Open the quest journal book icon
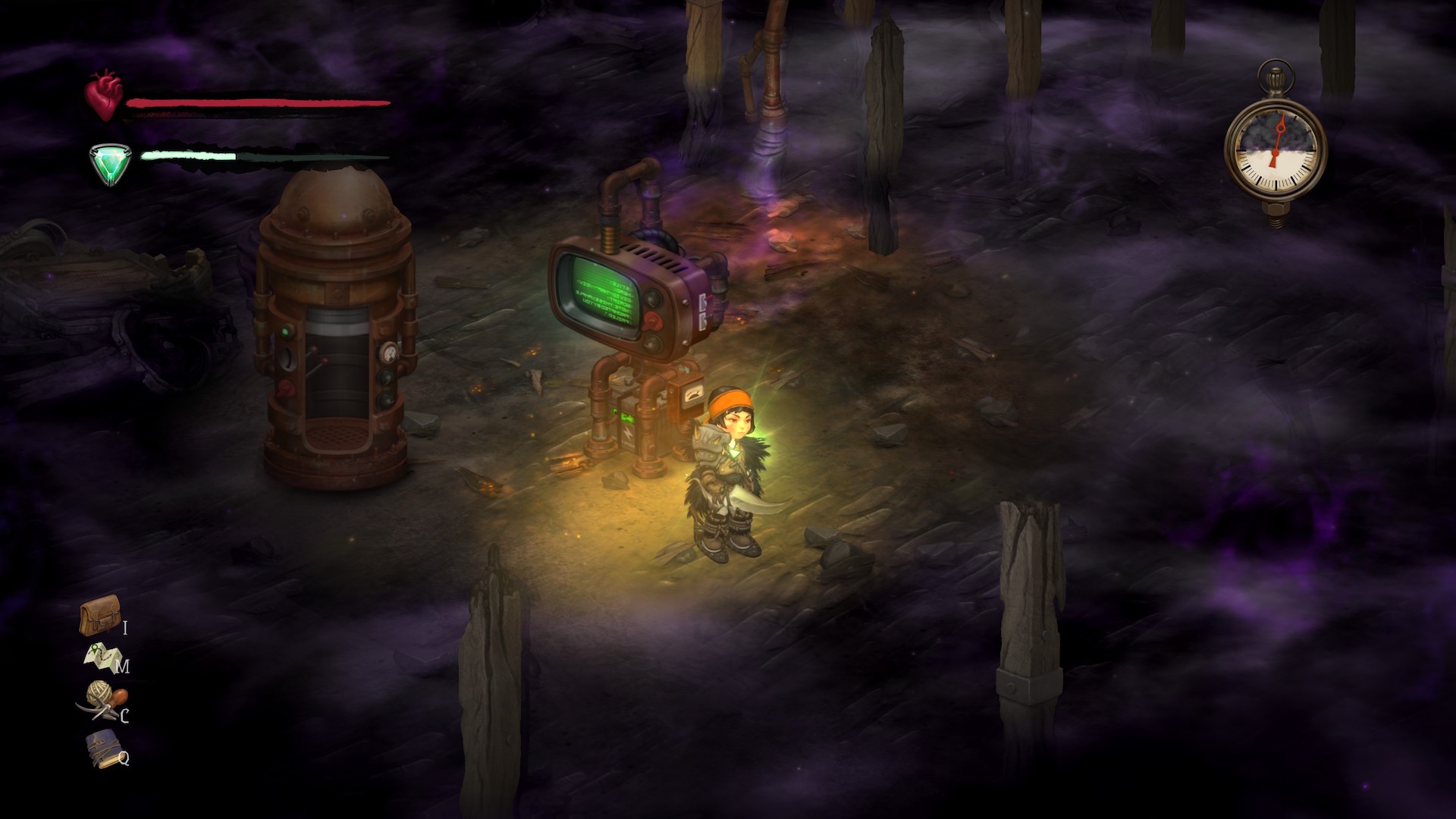This screenshot has width=1456, height=819. 102,747
